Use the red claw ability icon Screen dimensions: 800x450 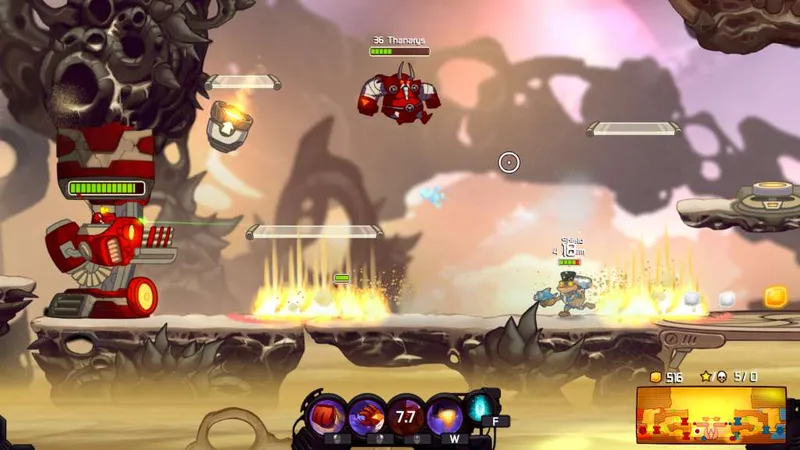click(x=367, y=415)
